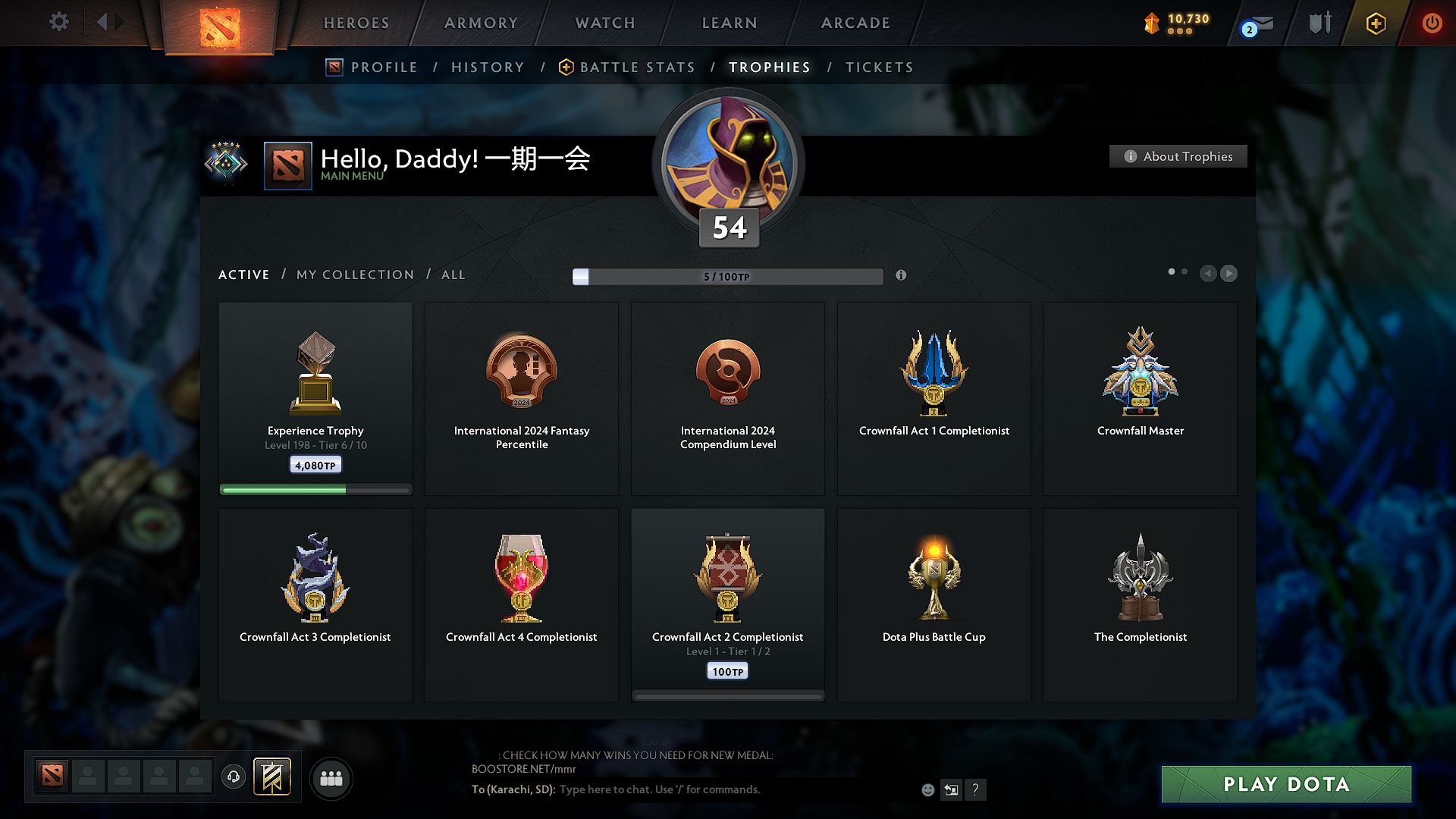Click the right arrow to next trophy page
This screenshot has width=1456, height=819.
tap(1228, 274)
